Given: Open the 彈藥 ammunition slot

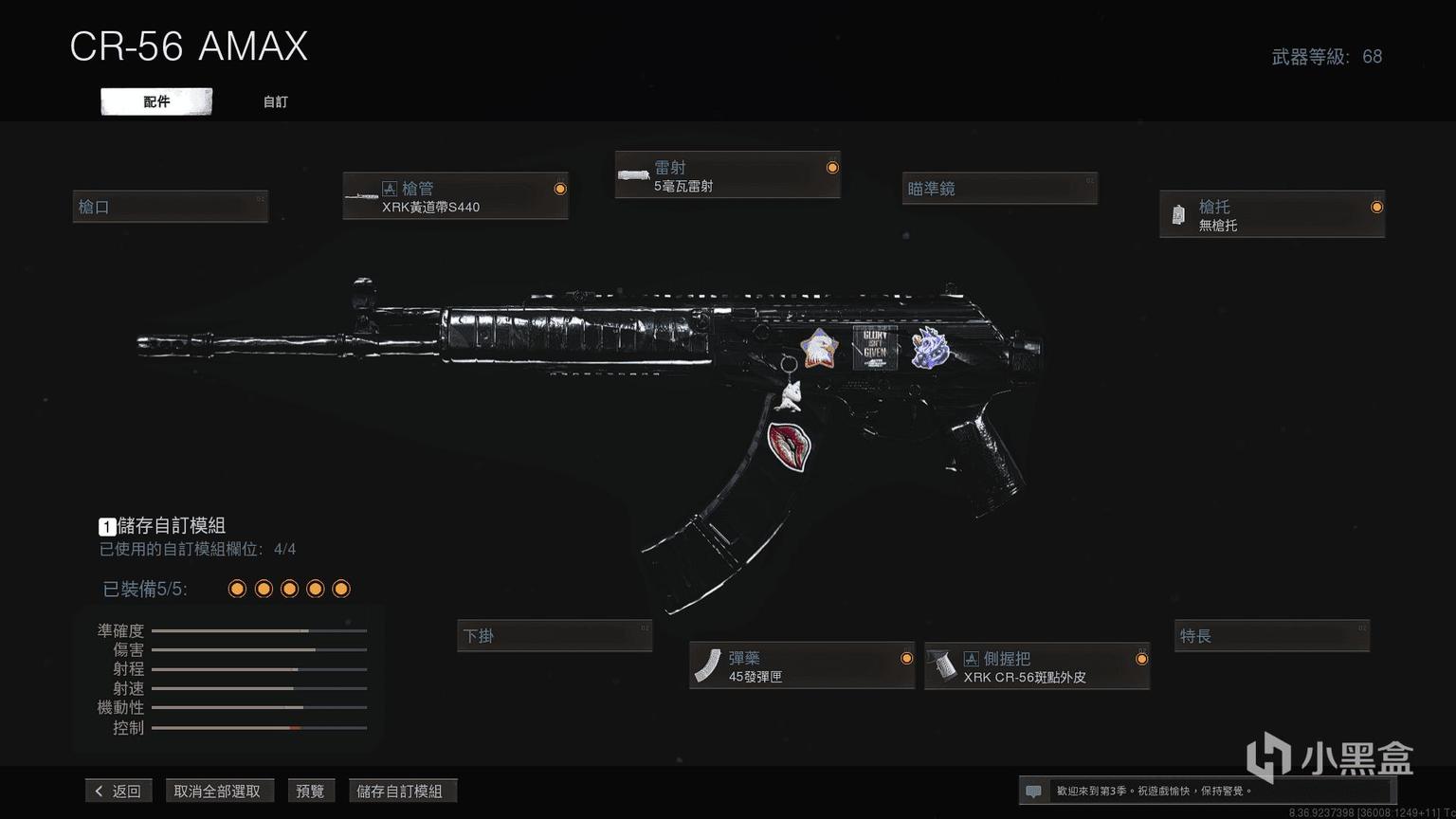Looking at the screenshot, I should click(801, 666).
